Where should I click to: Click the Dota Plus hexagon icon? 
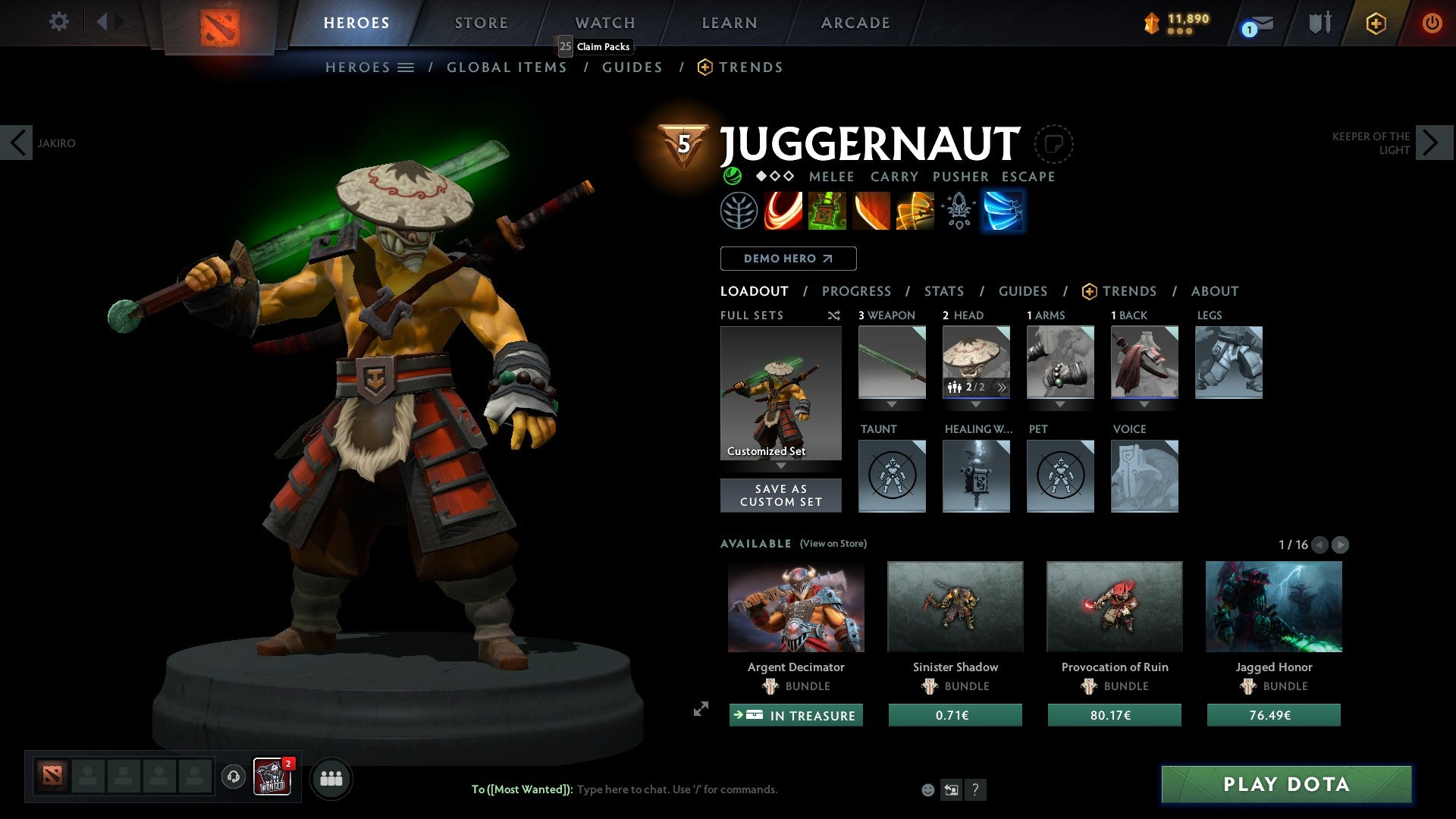coord(1376,23)
